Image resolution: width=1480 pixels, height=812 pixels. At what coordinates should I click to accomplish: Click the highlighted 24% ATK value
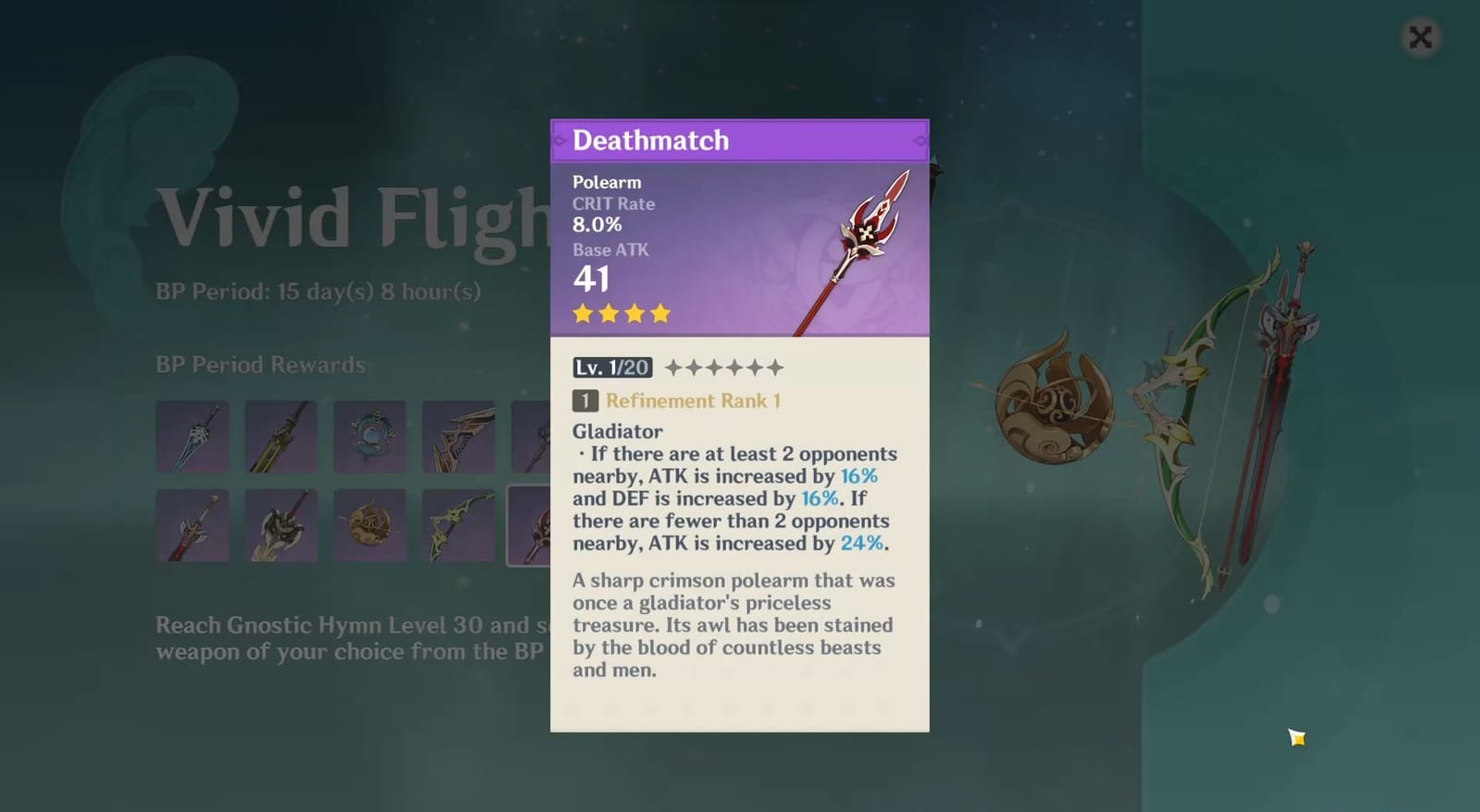tap(863, 544)
